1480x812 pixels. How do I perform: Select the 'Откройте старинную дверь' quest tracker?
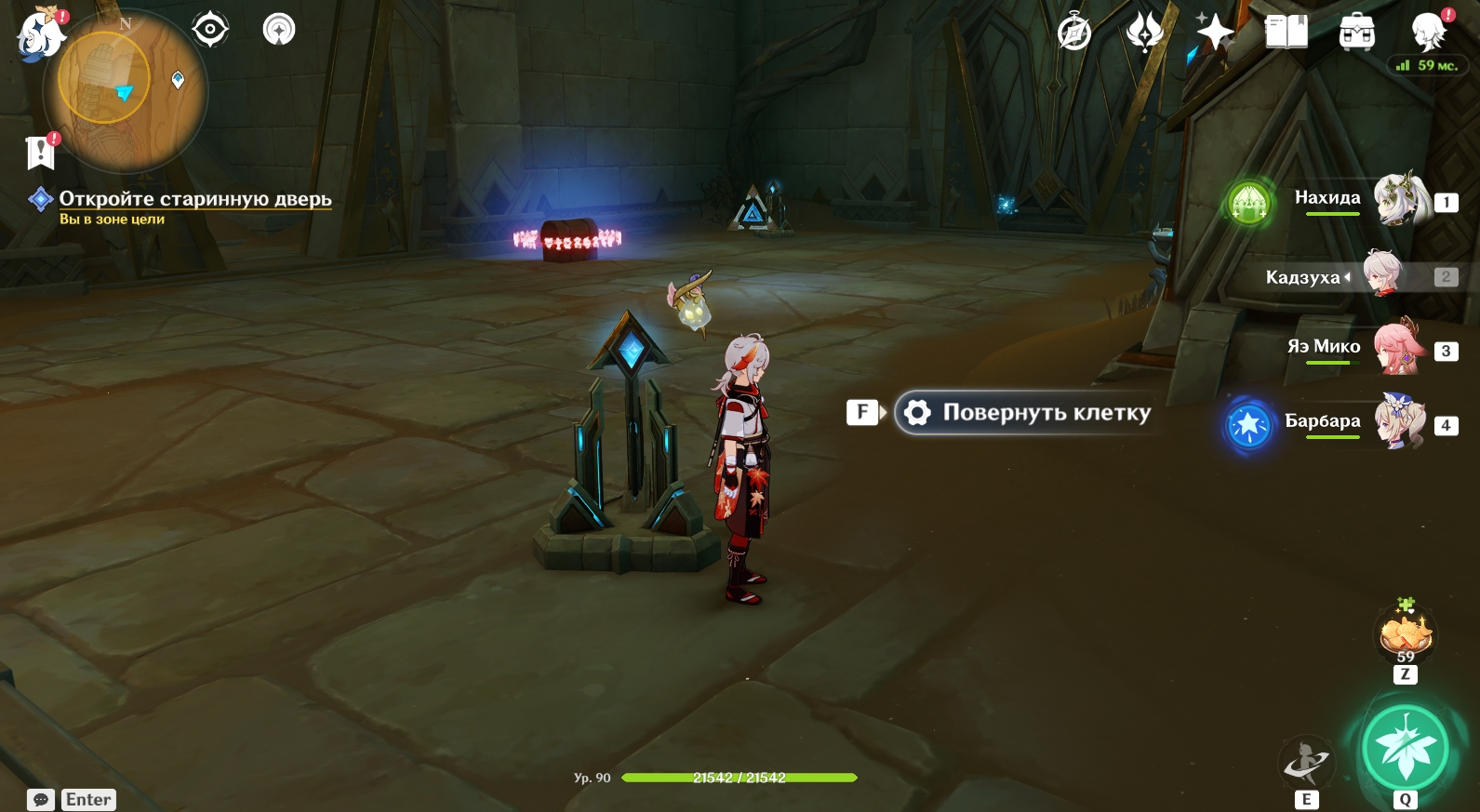coord(194,199)
